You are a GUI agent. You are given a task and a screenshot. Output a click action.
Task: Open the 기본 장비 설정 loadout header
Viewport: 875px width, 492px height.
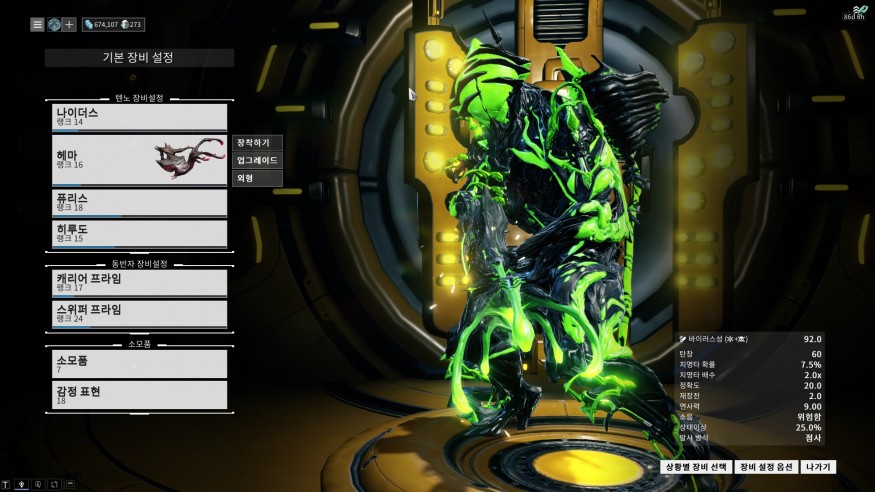tap(139, 58)
